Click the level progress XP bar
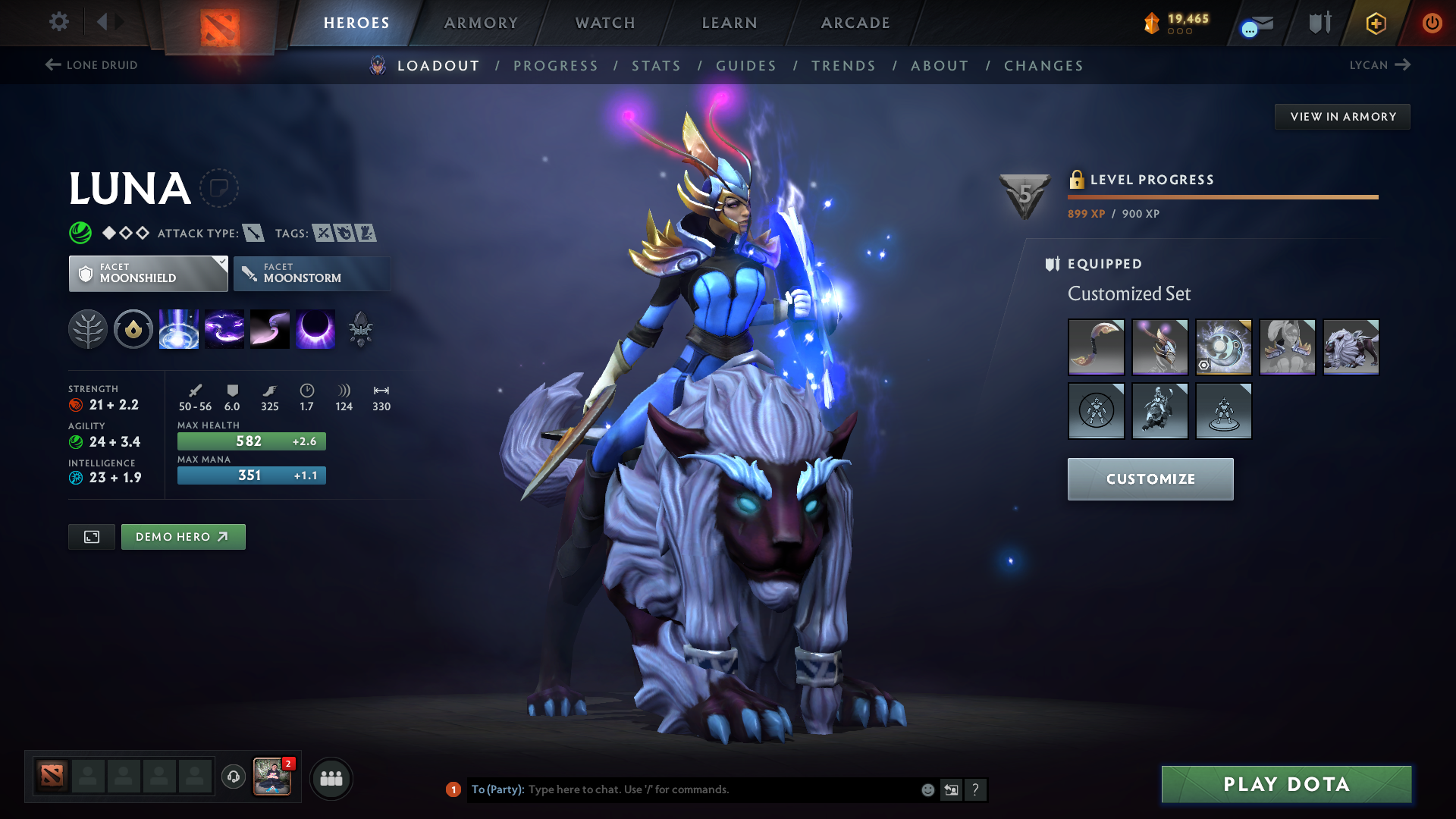Image resolution: width=1456 pixels, height=819 pixels. coord(1222,196)
